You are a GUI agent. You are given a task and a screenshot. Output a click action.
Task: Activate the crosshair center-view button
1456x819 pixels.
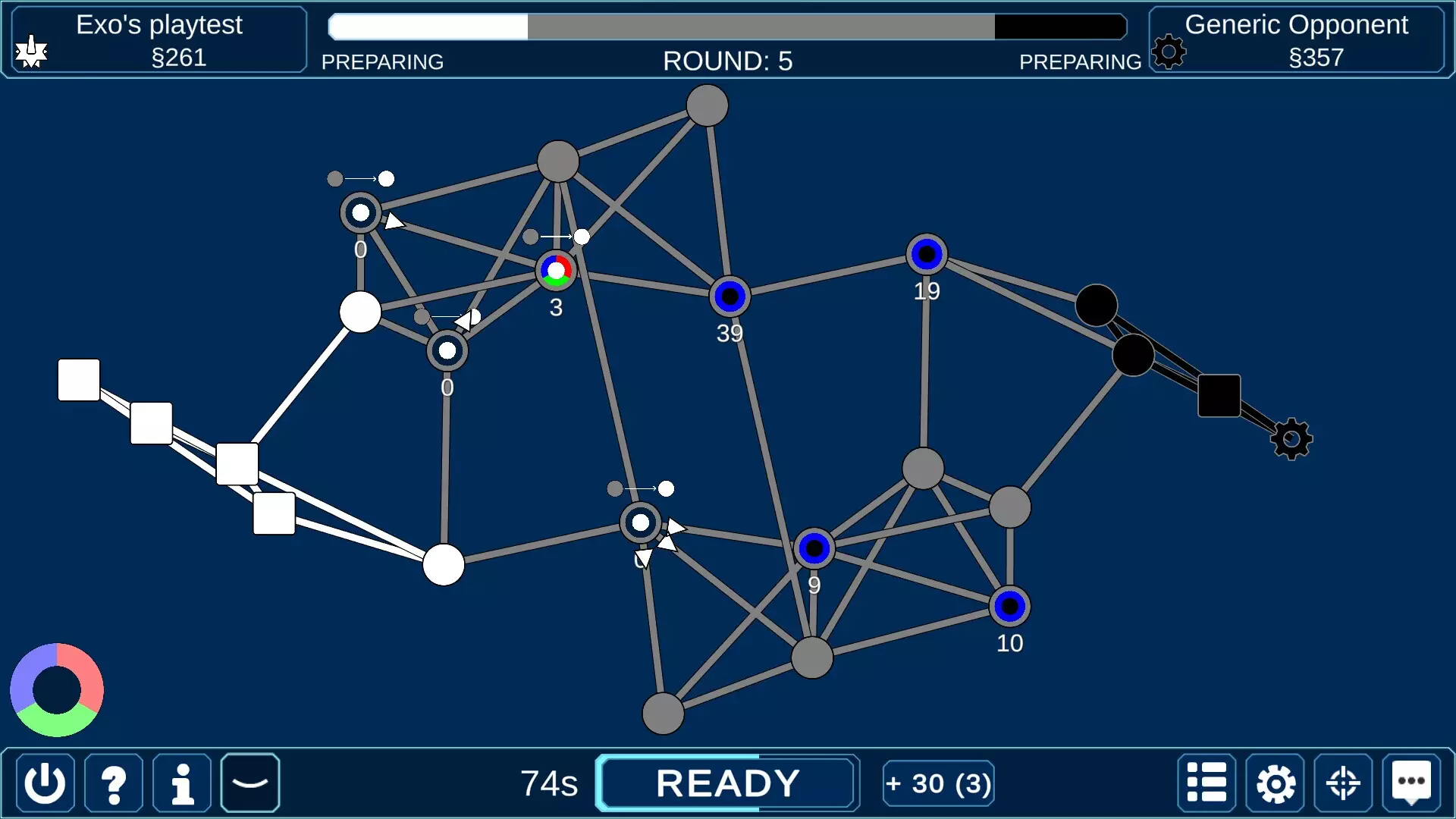coord(1343,783)
